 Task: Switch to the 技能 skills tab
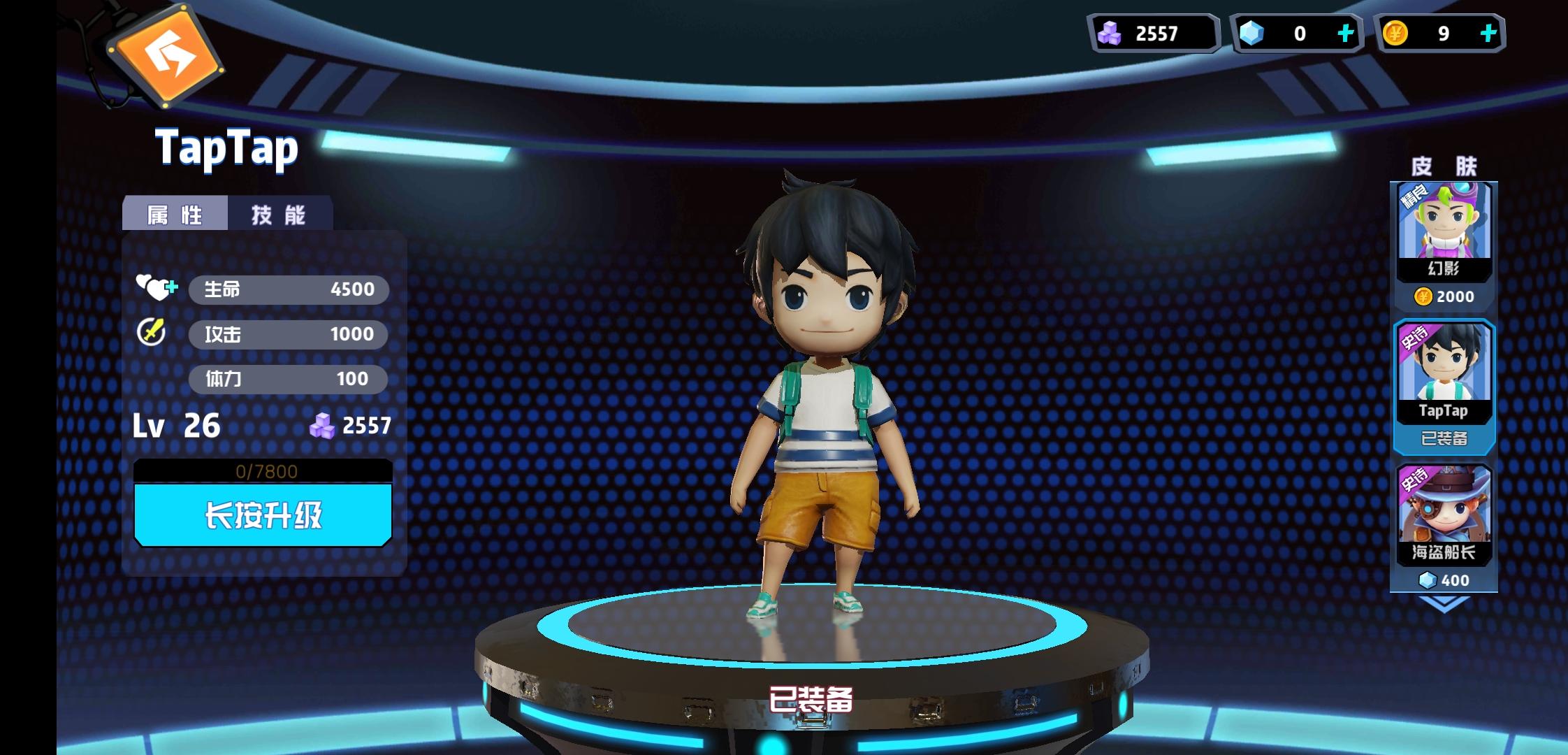click(x=280, y=215)
